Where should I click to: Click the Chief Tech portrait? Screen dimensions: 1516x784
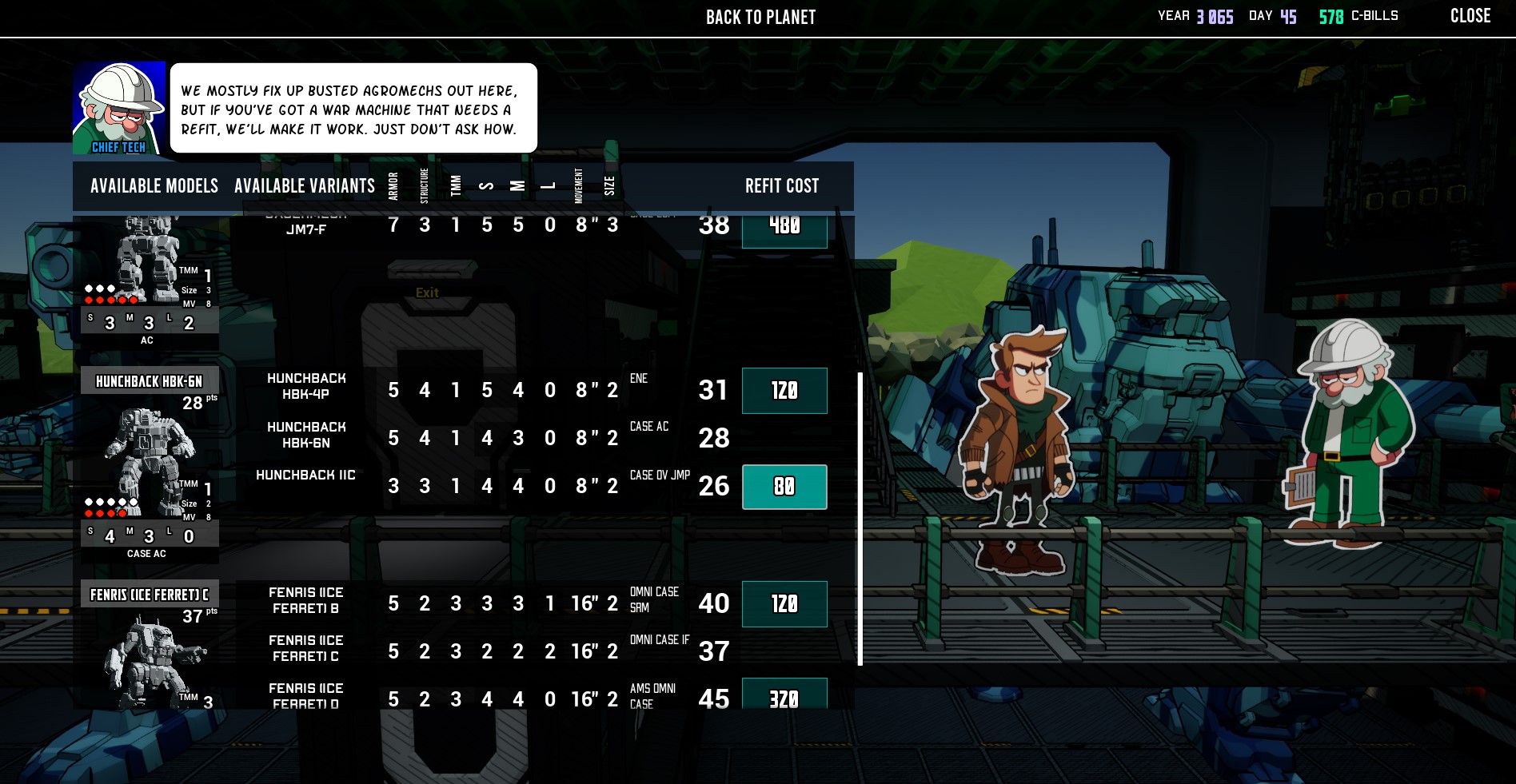point(119,108)
